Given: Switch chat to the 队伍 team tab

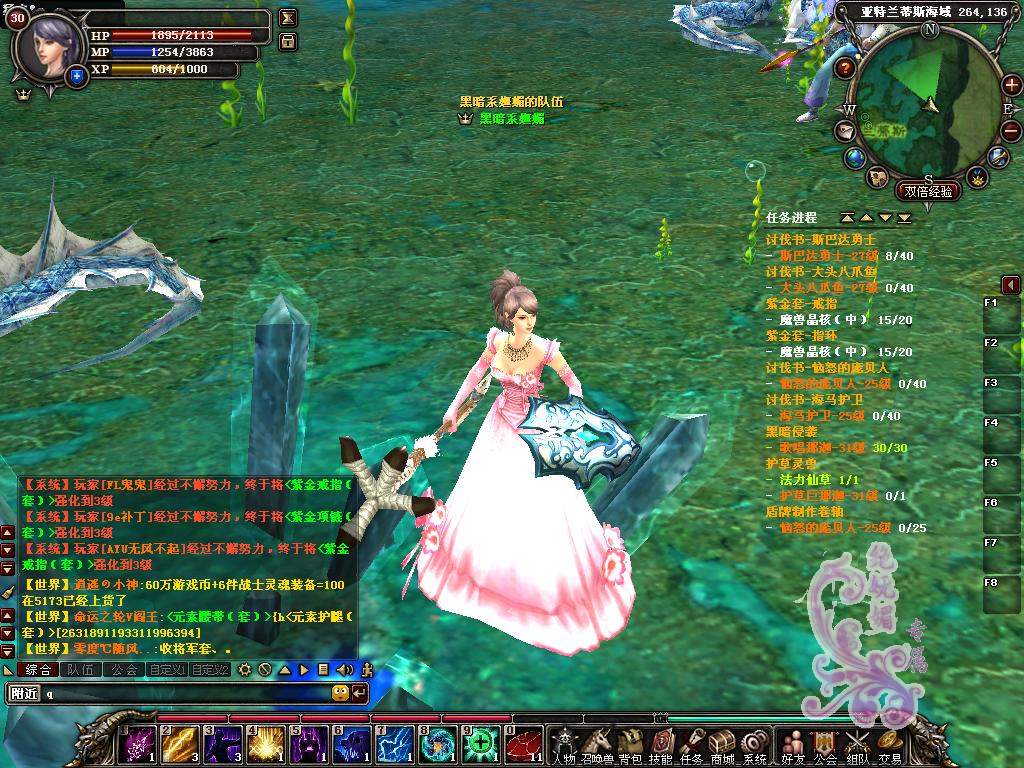Looking at the screenshot, I should [81, 669].
